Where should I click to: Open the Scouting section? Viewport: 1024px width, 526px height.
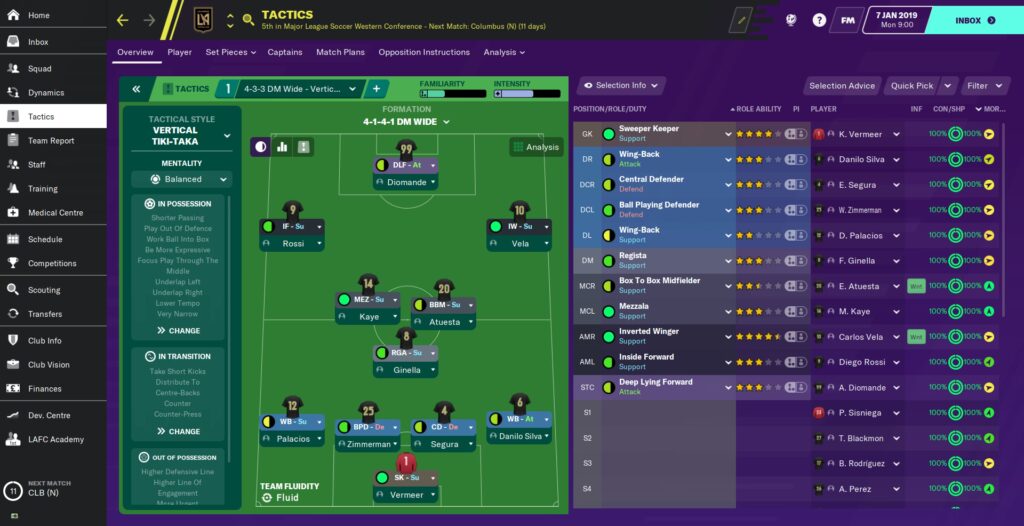[x=43, y=289]
